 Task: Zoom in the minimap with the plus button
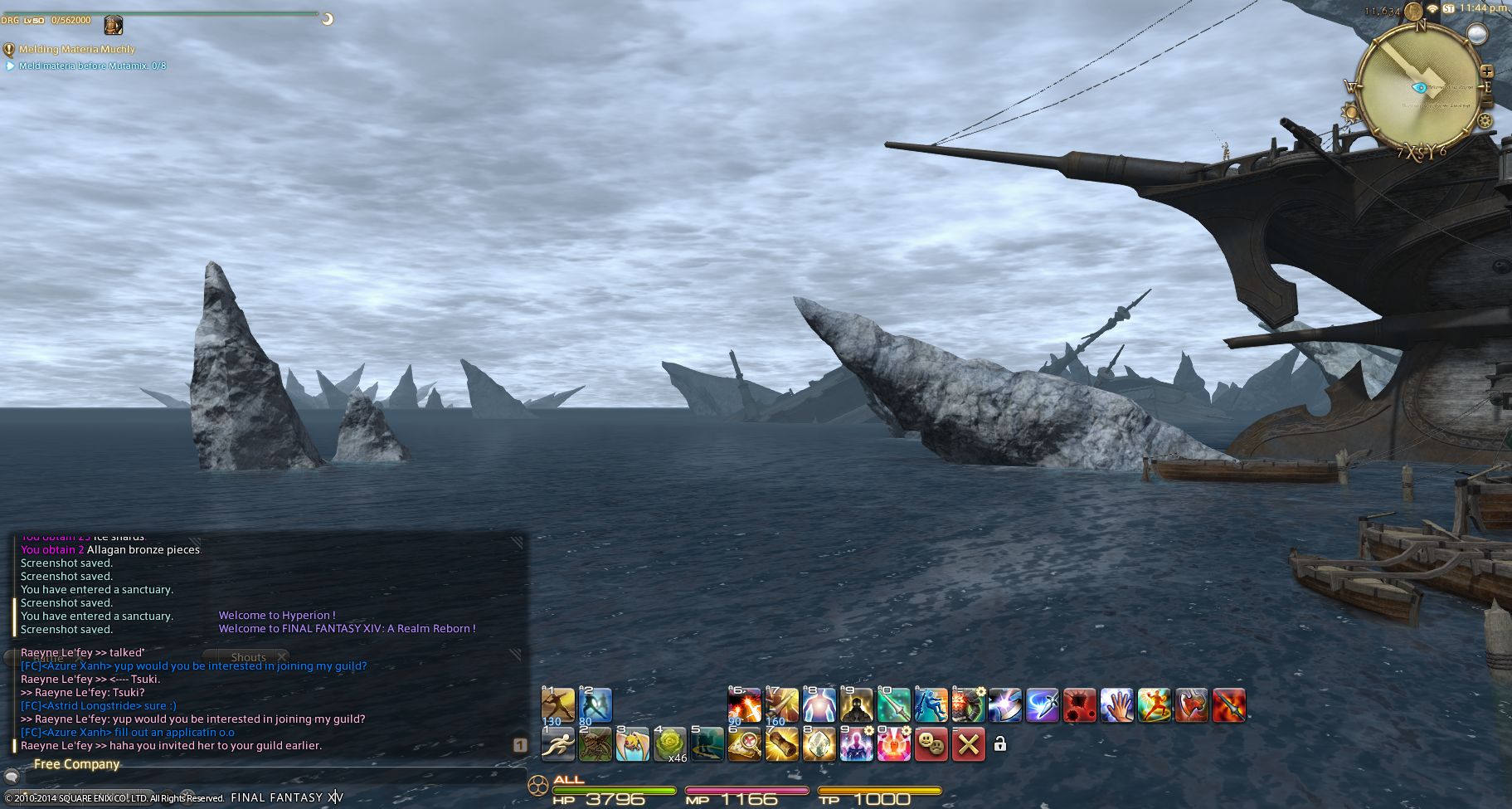1486,72
